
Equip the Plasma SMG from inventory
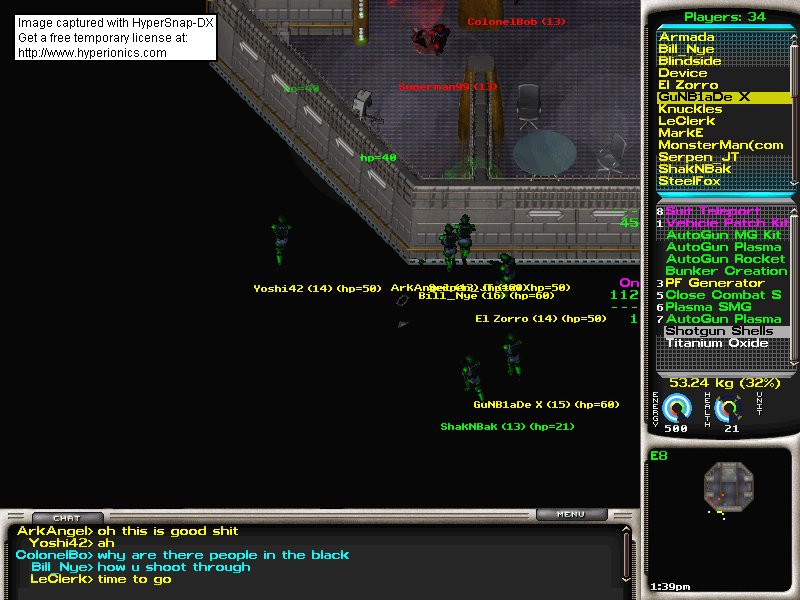(x=708, y=307)
